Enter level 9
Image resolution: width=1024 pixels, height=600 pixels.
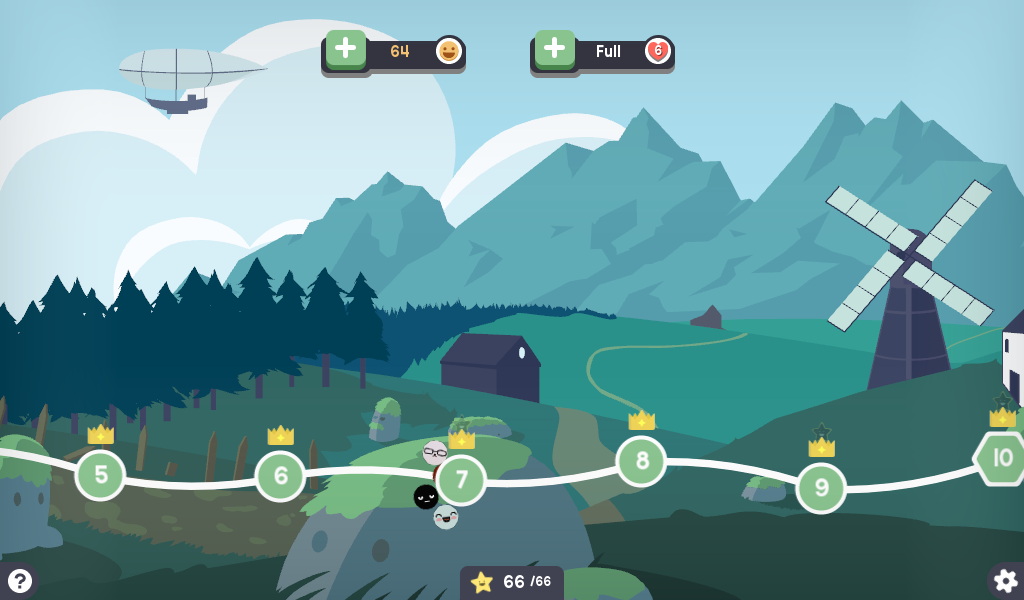point(821,488)
